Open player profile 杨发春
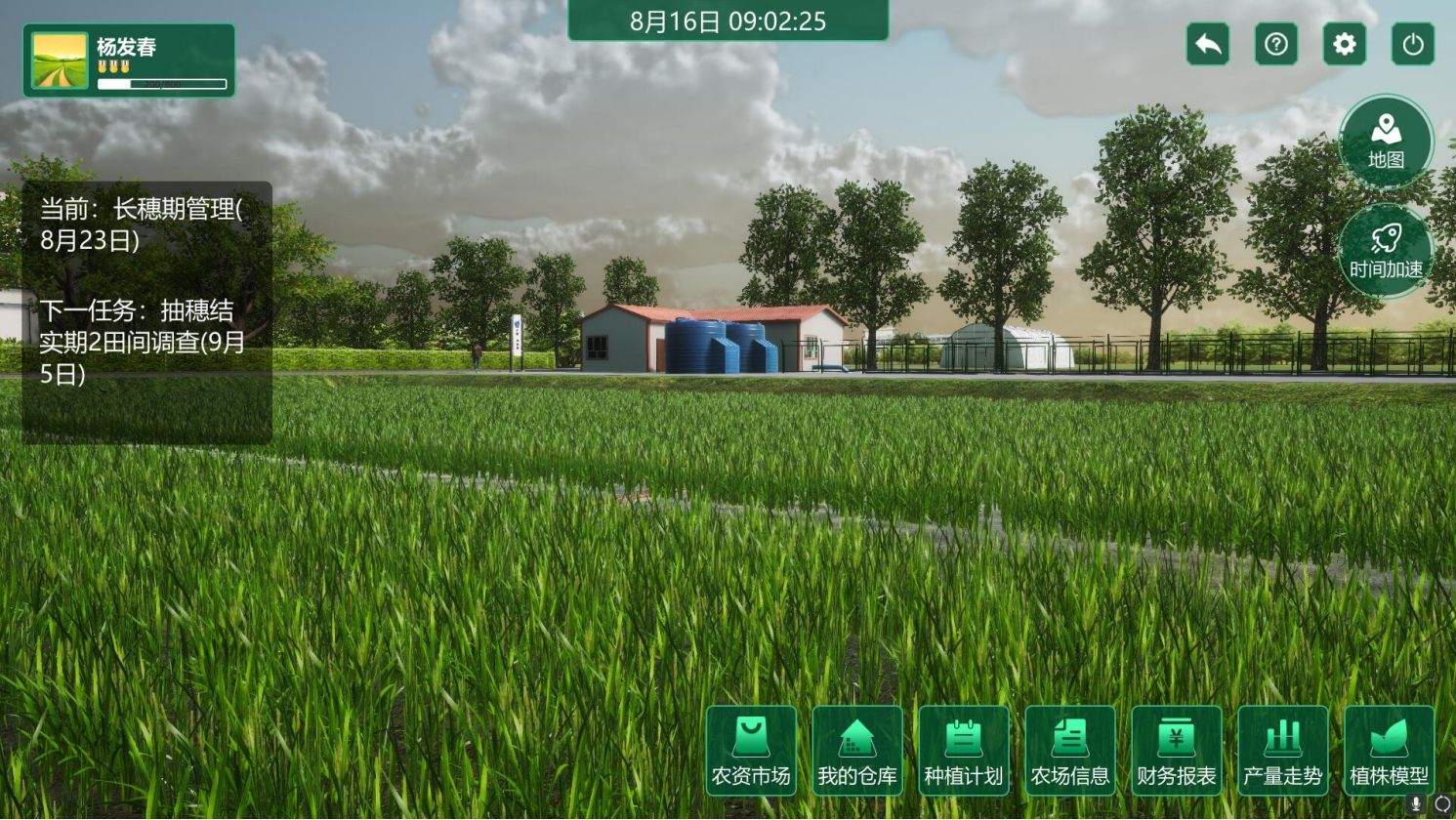This screenshot has width=1456, height=820. [129, 61]
